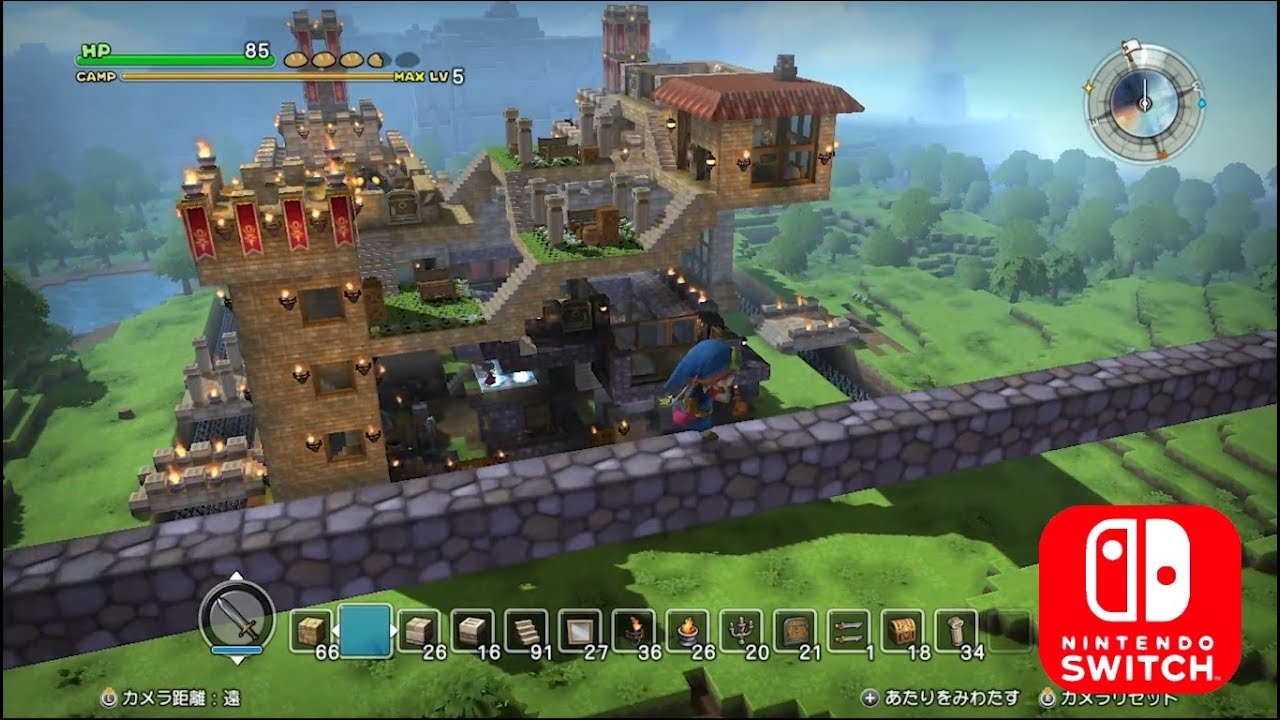
Task: Choose the candelabra slot with 20
Action: tap(742, 632)
